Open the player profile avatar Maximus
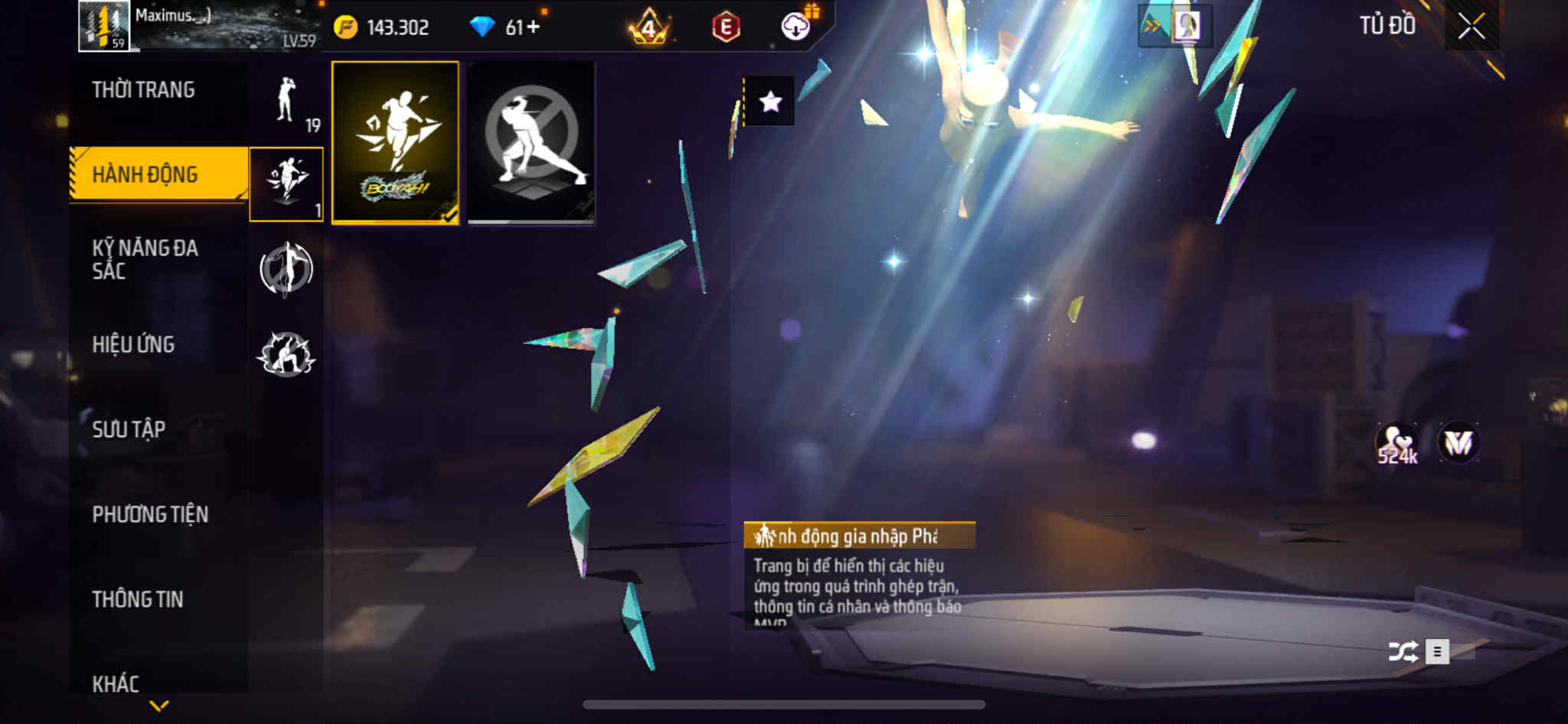 point(104,26)
